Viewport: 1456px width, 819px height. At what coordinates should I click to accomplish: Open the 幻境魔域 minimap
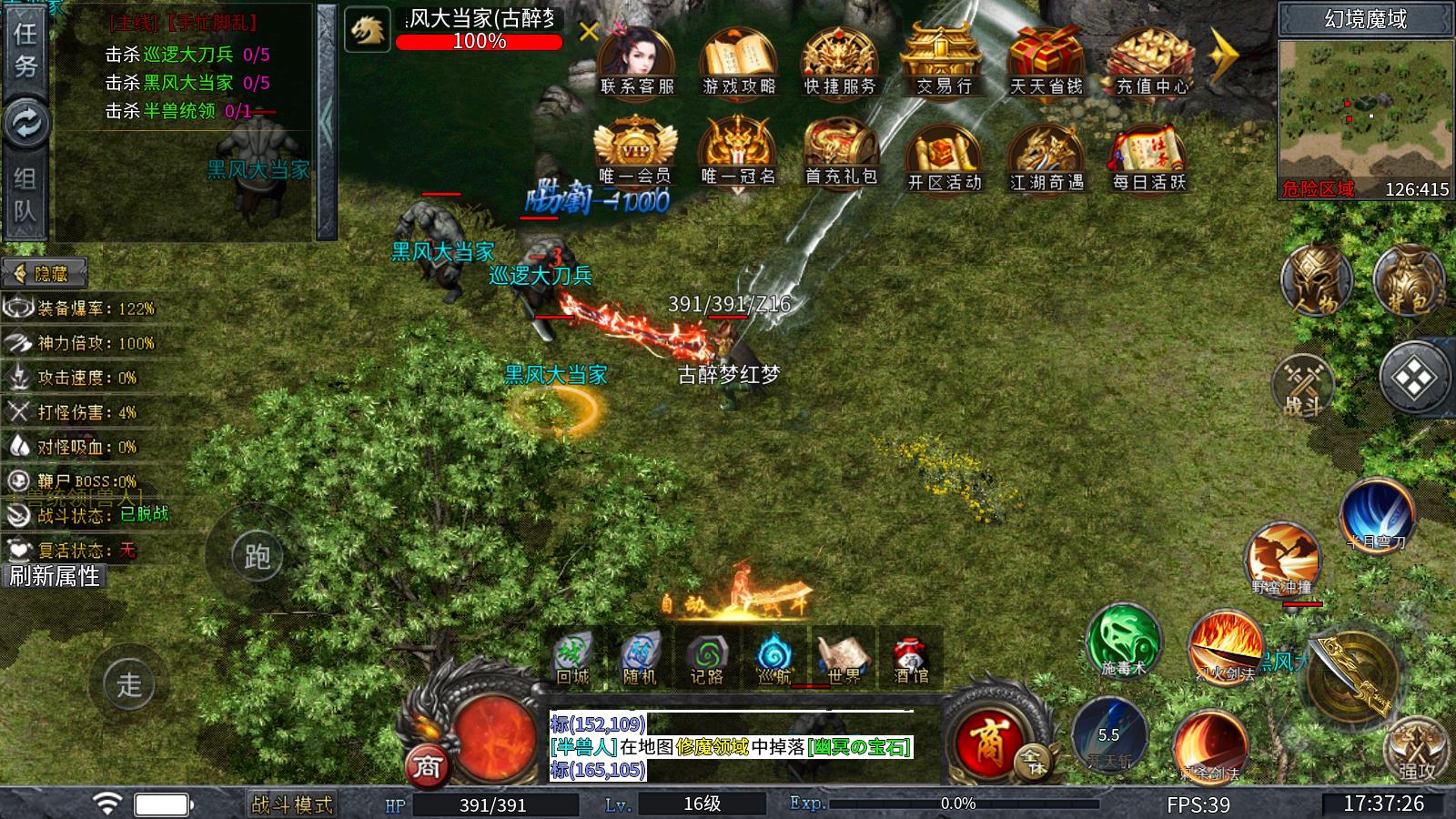tap(1365, 107)
